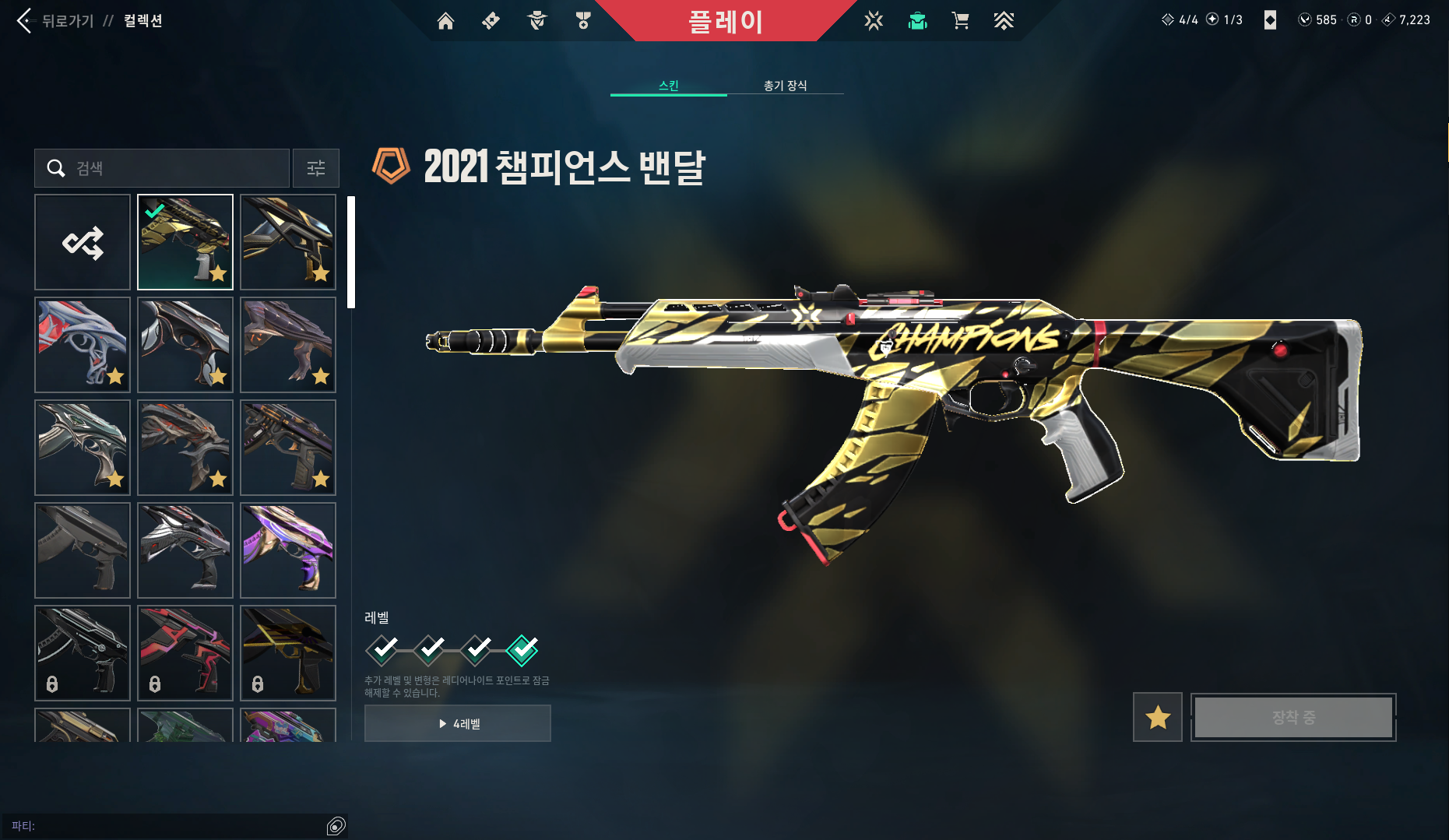Open the Esports Valorant logo icon
The height and width of the screenshot is (840, 1449).
pyautogui.click(x=874, y=21)
